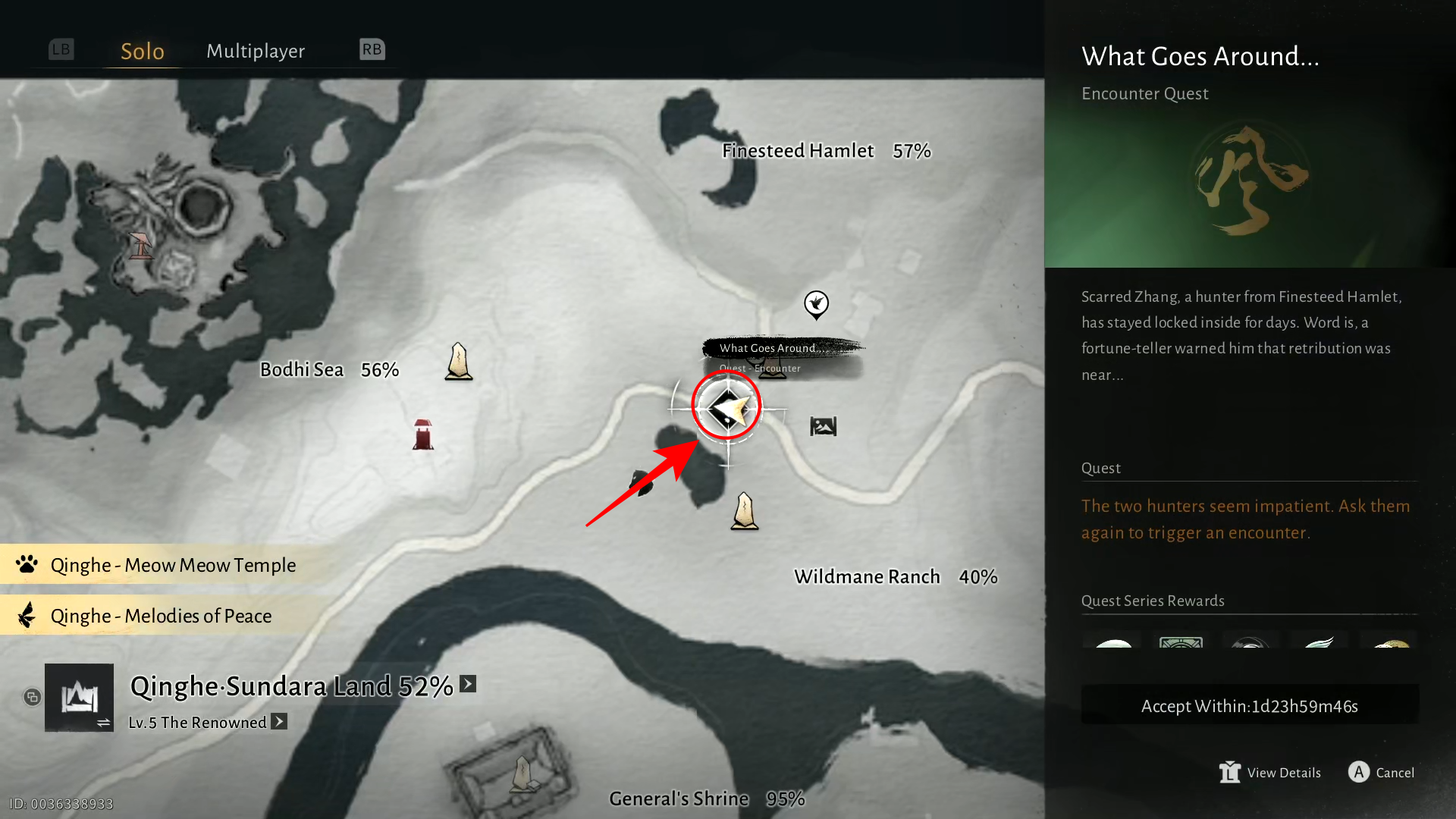Click the region map switch icon
The height and width of the screenshot is (819, 1456).
[x=79, y=698]
